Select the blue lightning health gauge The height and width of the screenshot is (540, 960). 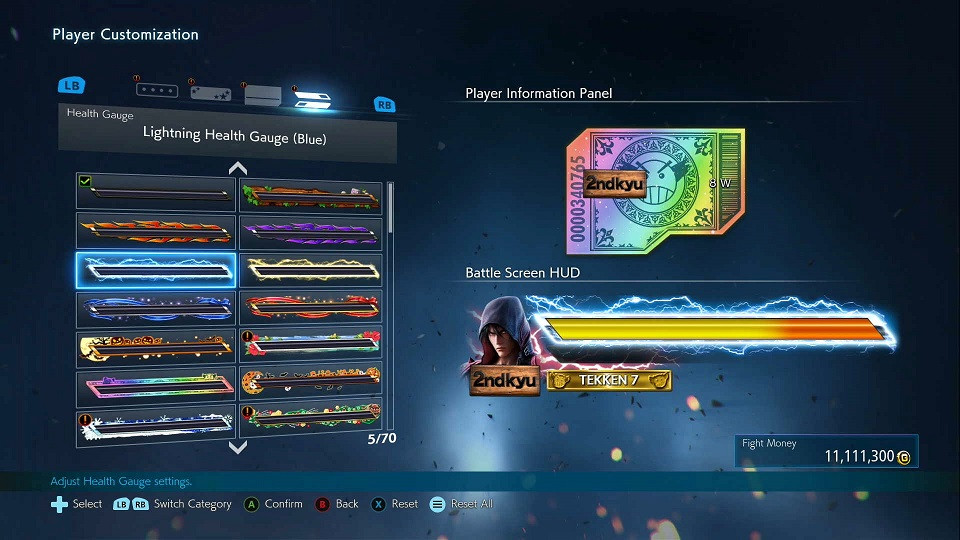(x=156, y=270)
